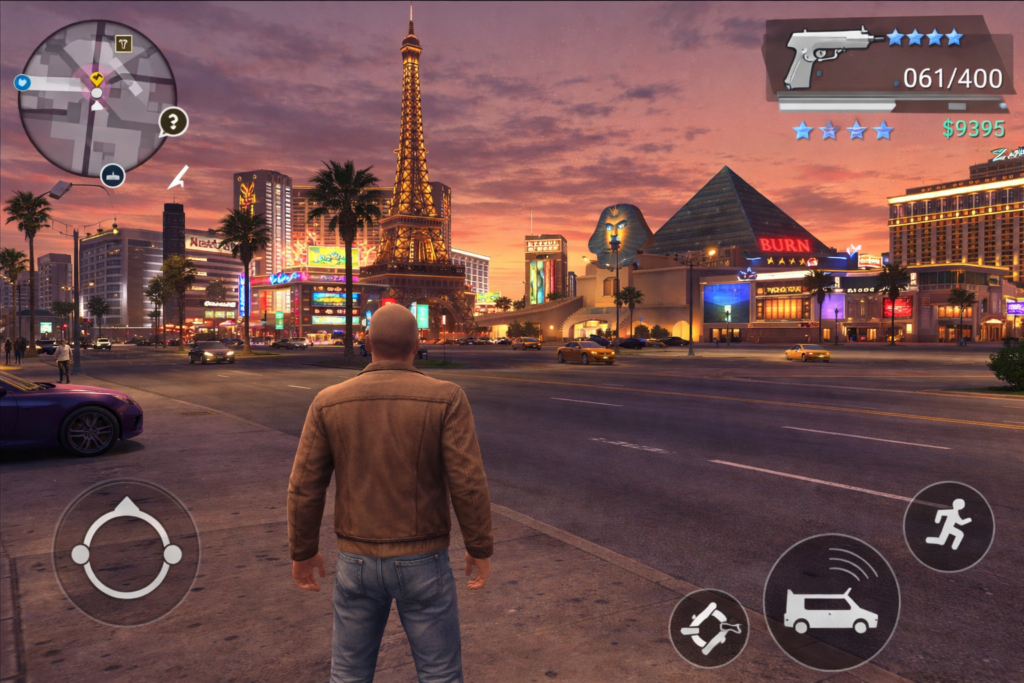Tap the question mark speech bubble
Viewport: 1024px width, 683px height.
click(173, 122)
